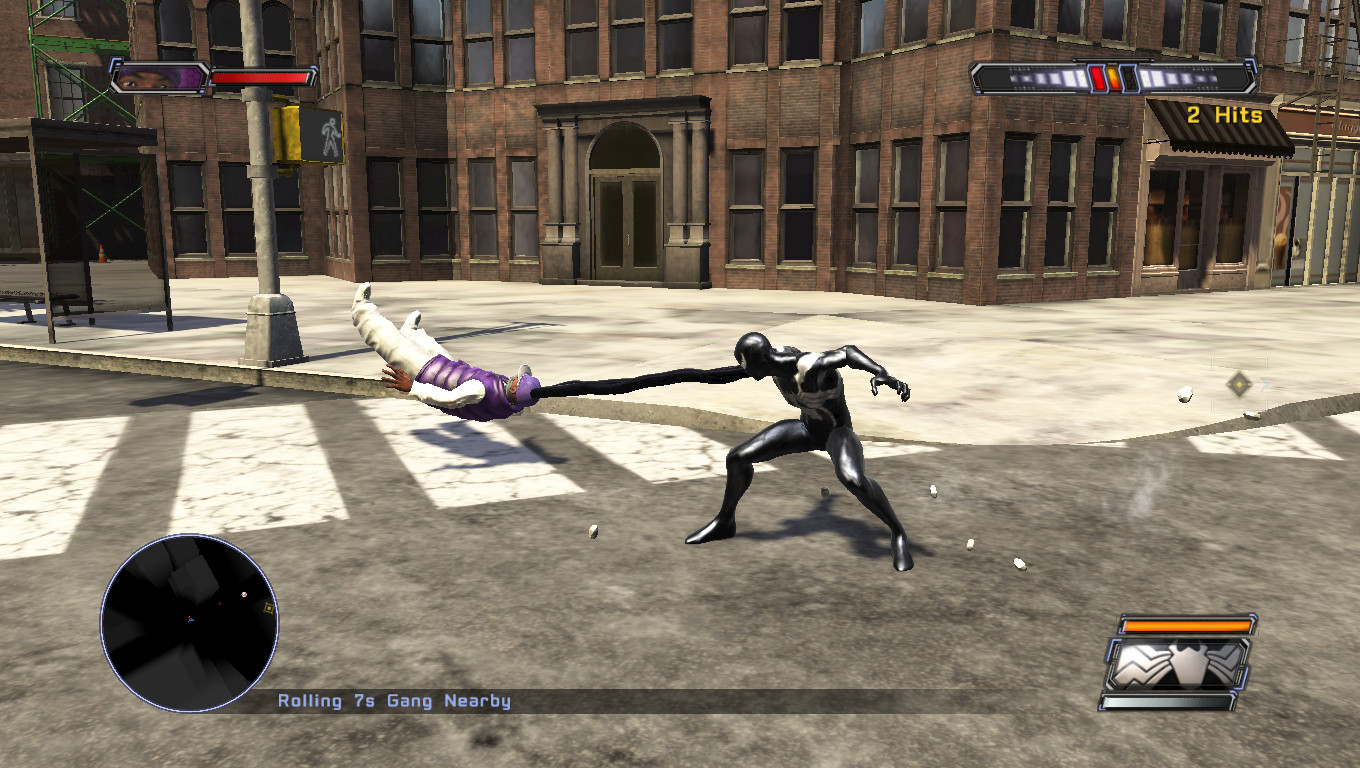Click the diamond waypoint icon on the street
The height and width of the screenshot is (768, 1360).
[1240, 384]
